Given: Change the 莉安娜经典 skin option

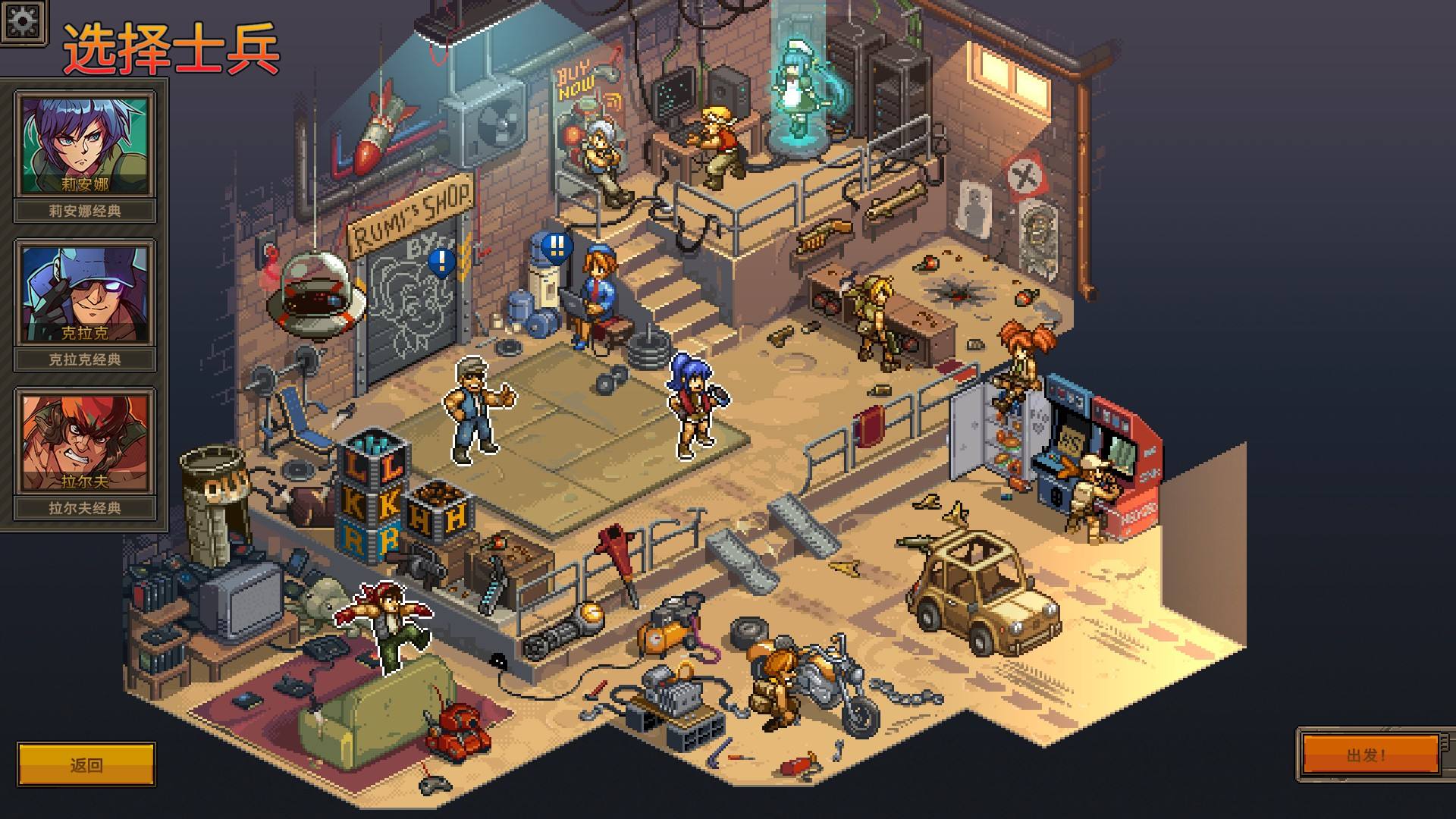Looking at the screenshot, I should pos(85,212).
